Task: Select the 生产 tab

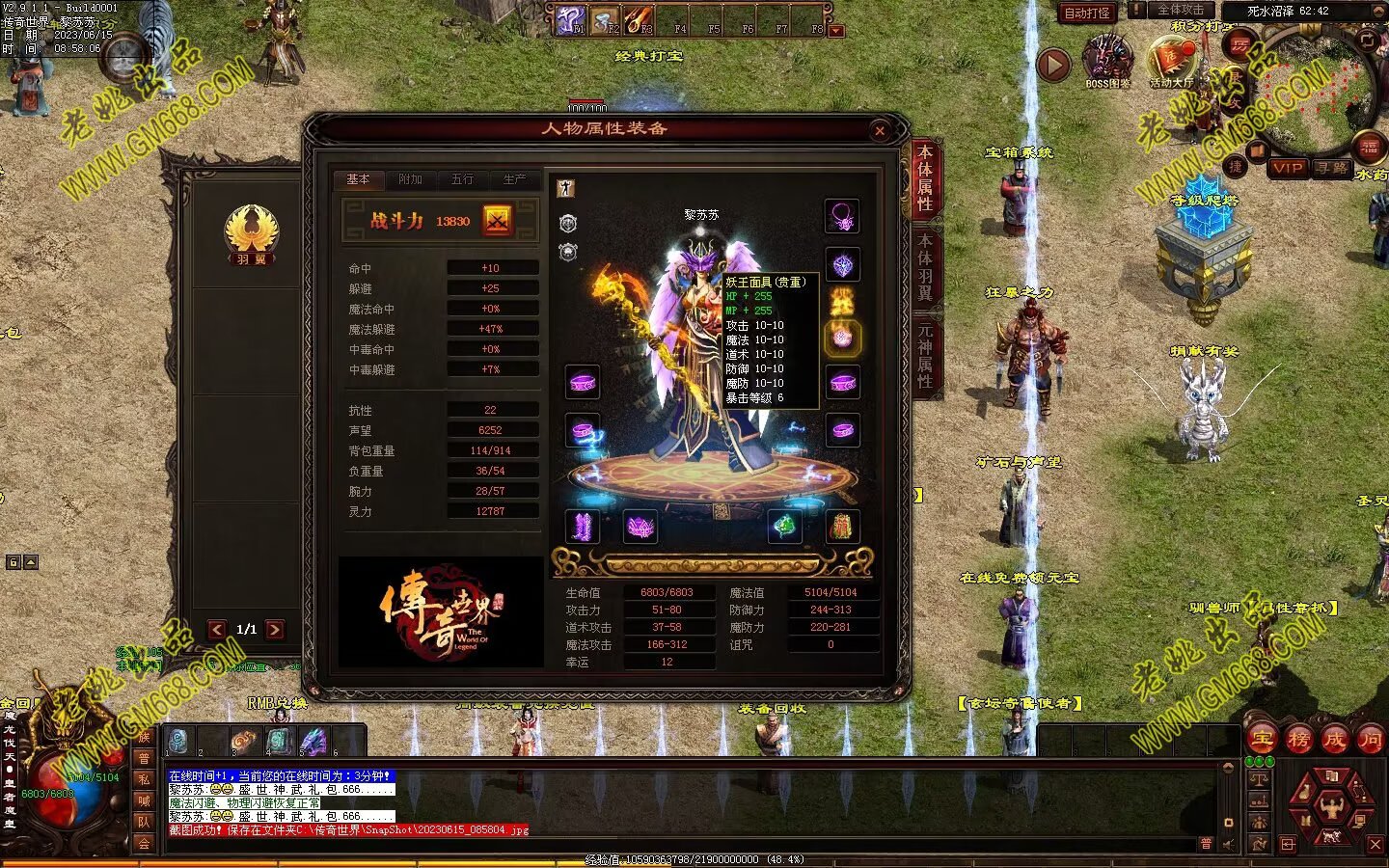Action: coord(514,179)
